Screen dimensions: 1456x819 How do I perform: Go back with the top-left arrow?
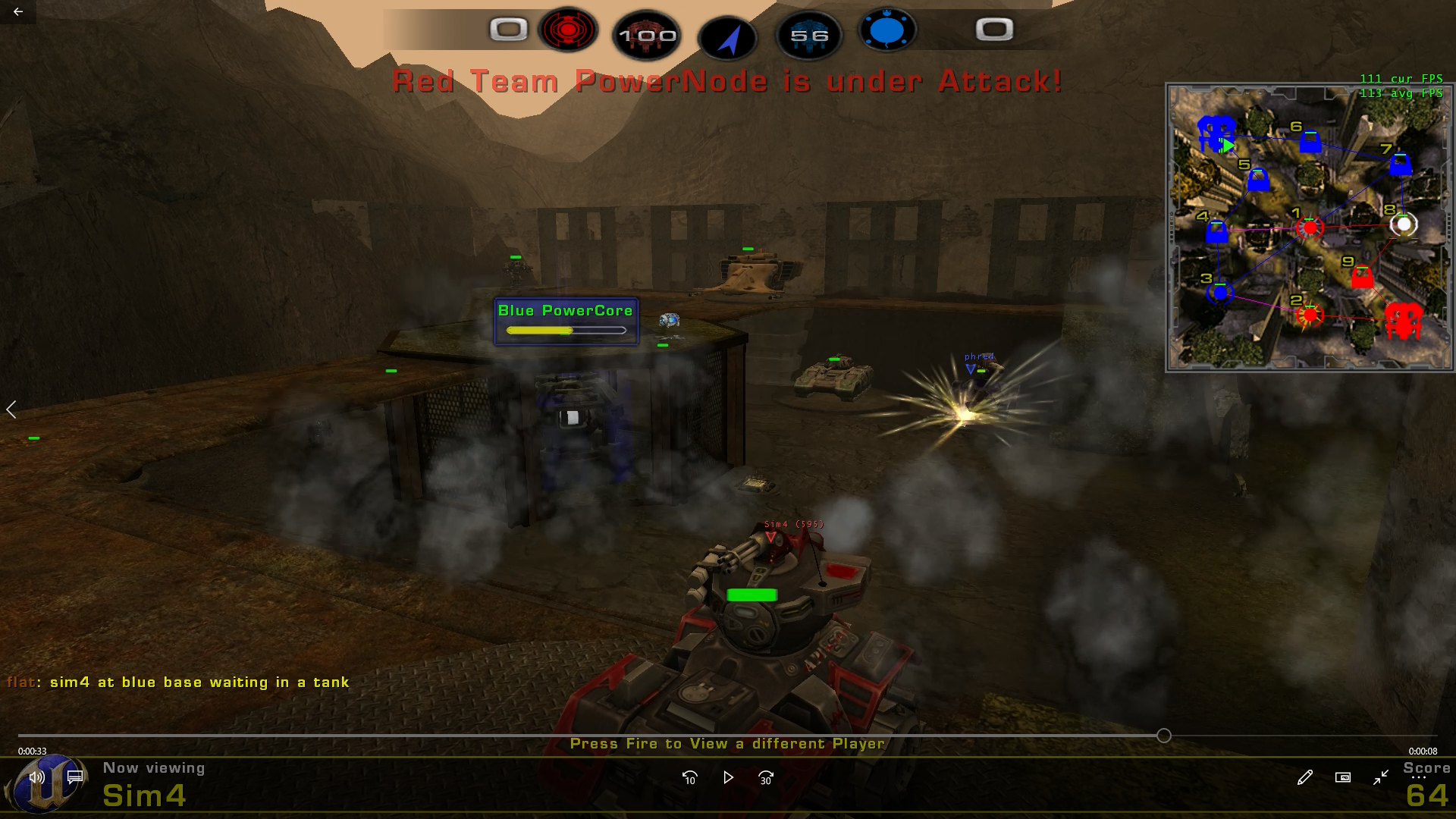tap(18, 11)
